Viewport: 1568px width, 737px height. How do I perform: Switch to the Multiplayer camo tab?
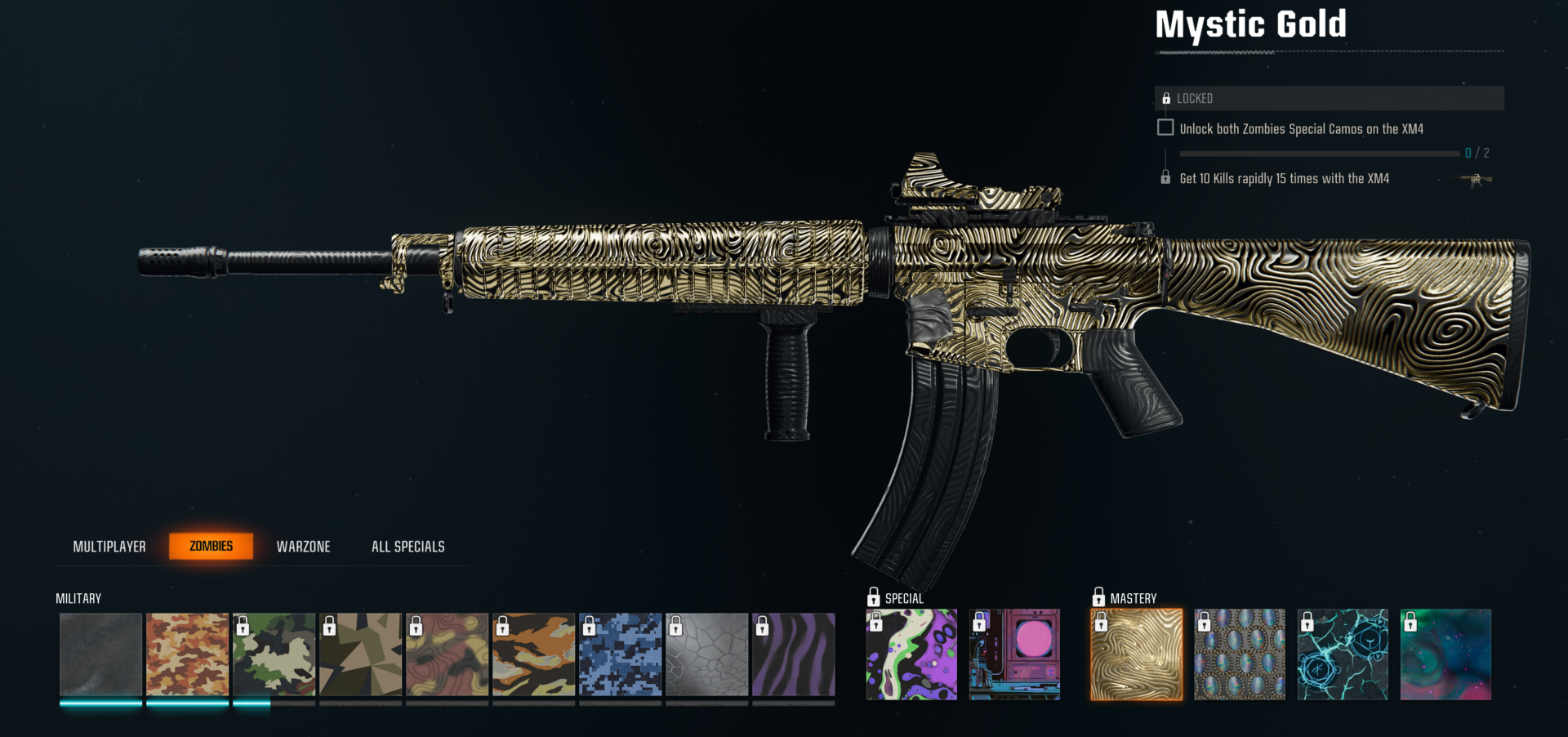tap(109, 547)
